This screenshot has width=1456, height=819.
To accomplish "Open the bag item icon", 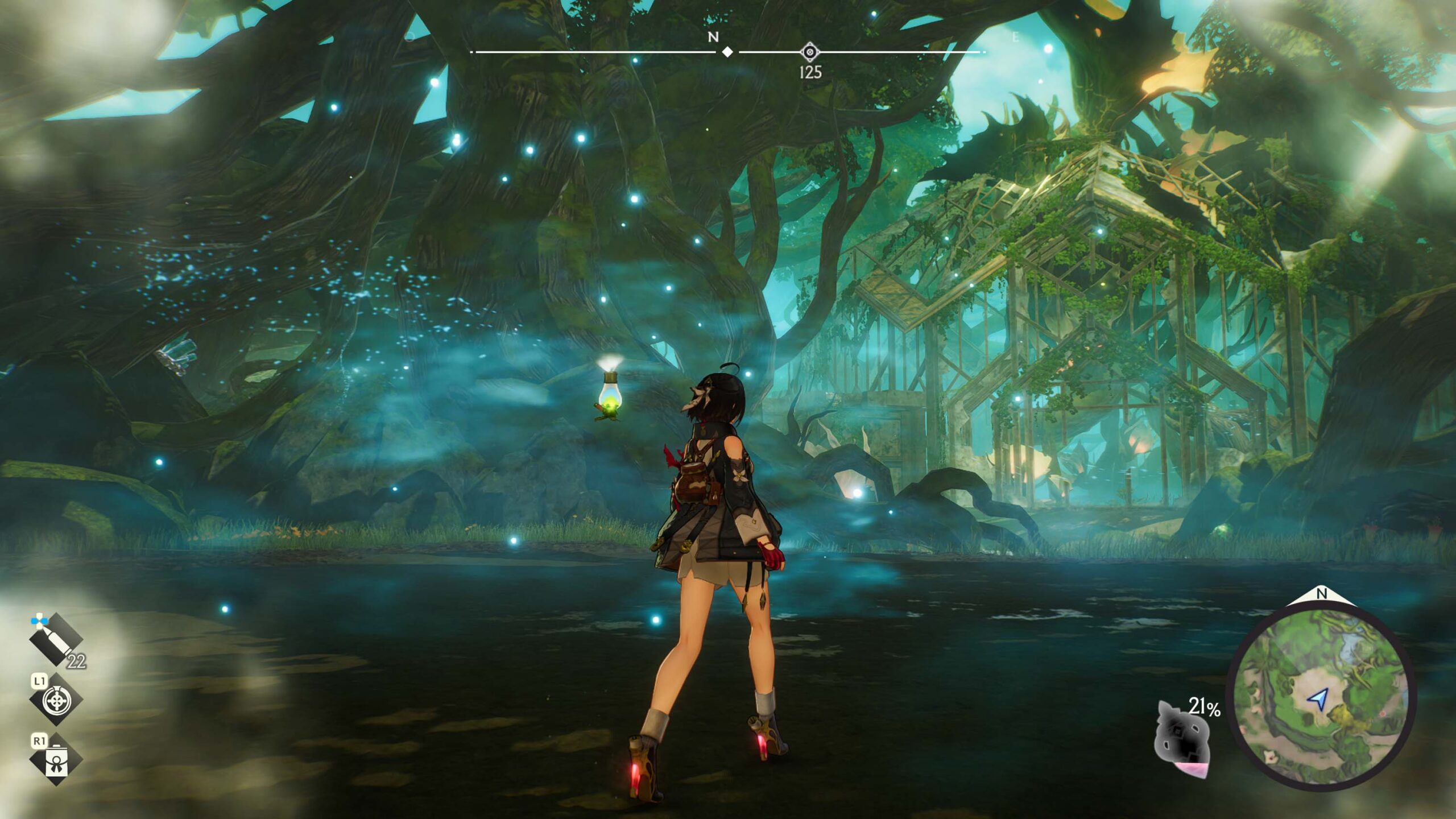I will coord(56,760).
